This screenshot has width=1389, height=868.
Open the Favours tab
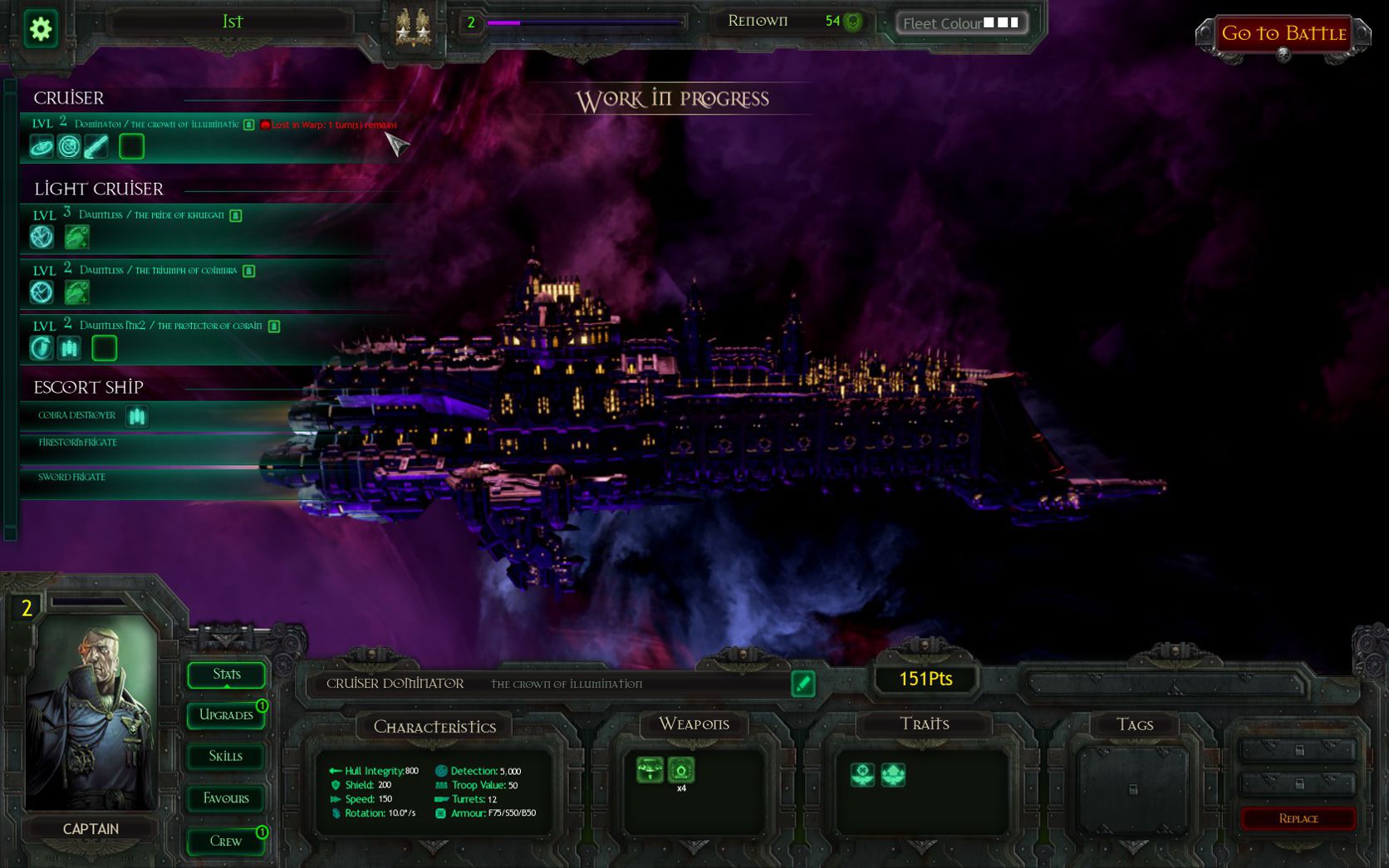(x=226, y=798)
